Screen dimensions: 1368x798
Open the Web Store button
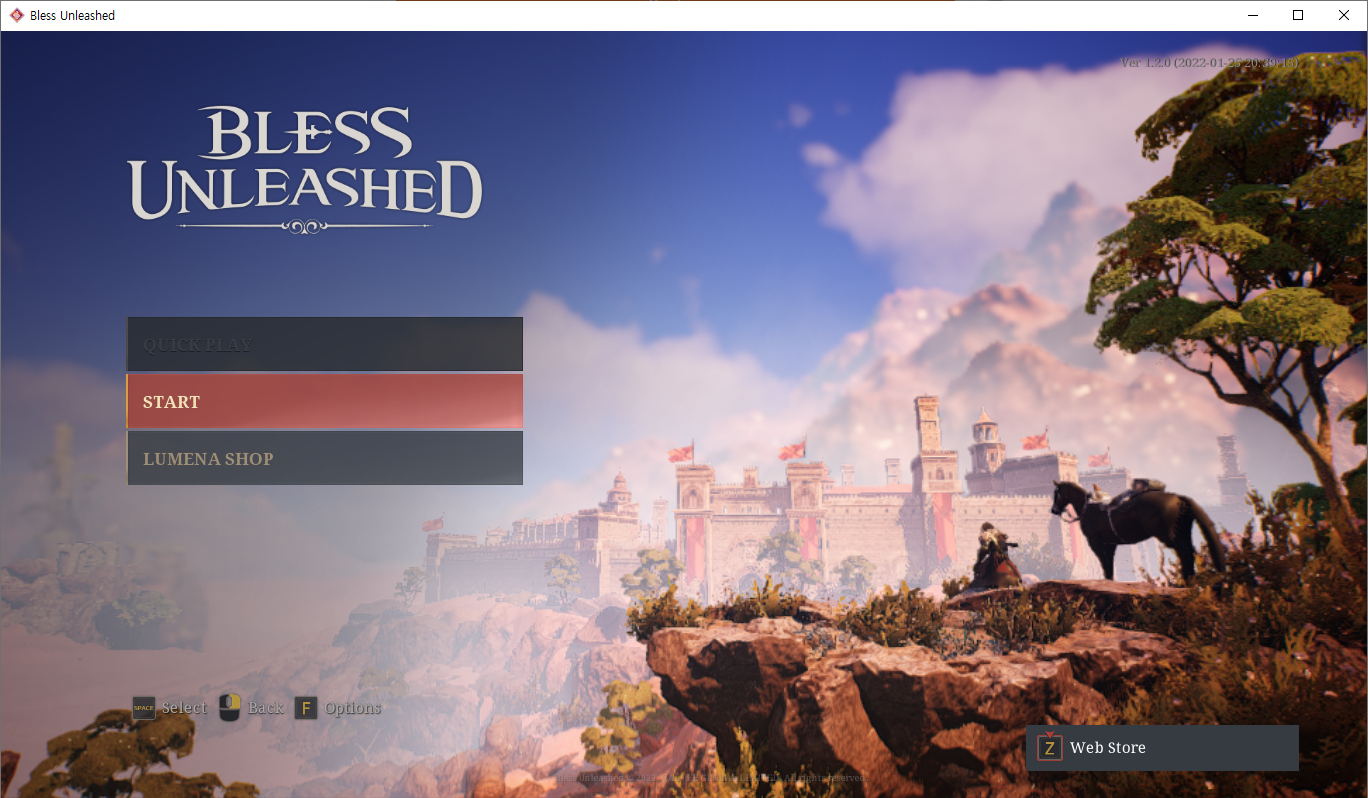[1162, 748]
